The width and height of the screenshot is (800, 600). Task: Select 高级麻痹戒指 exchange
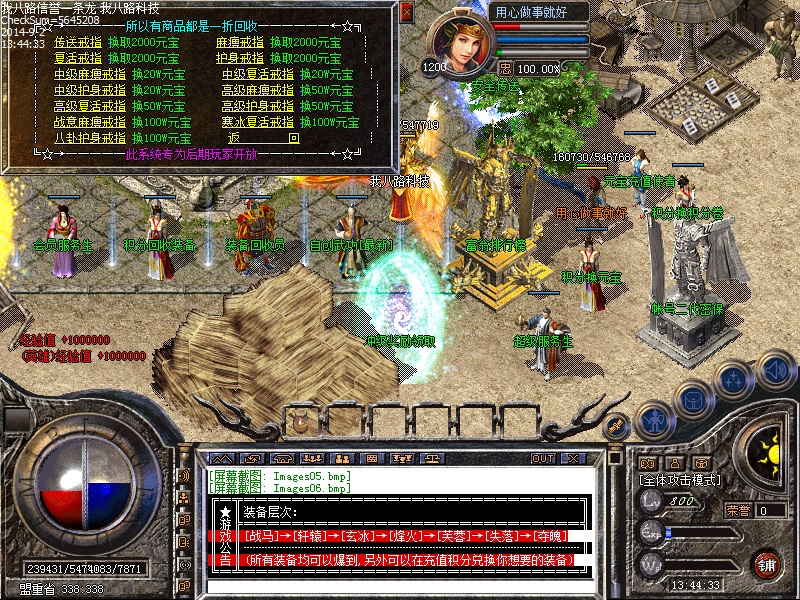(x=258, y=90)
